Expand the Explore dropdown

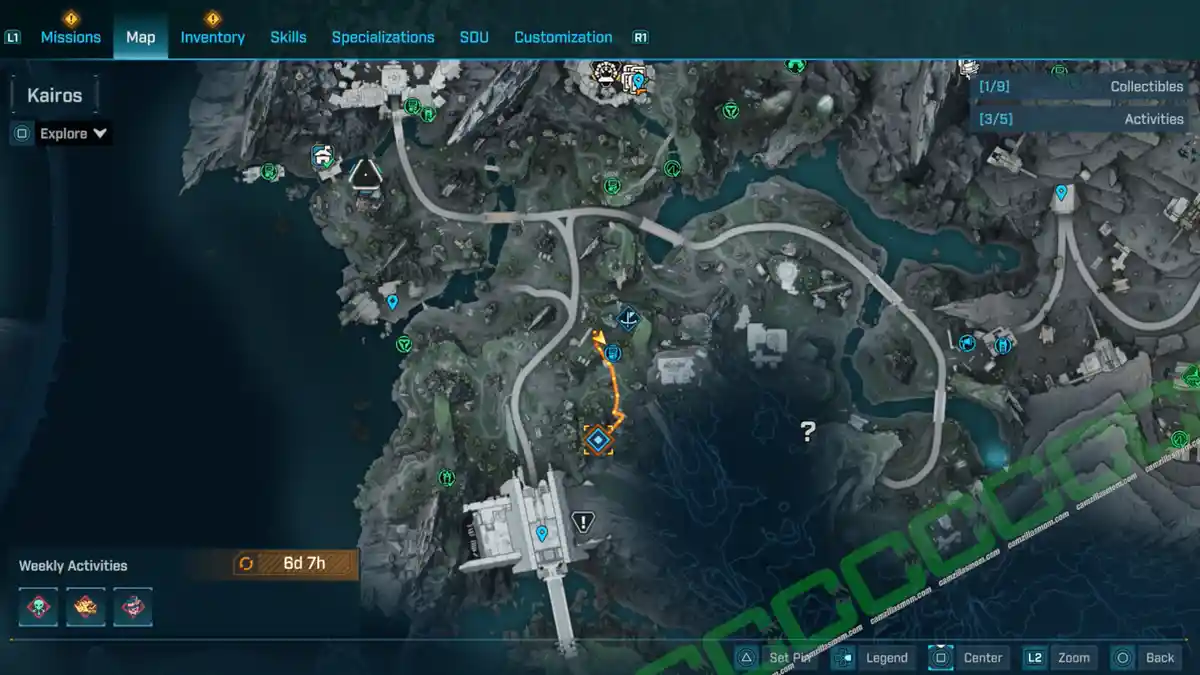[x=73, y=133]
